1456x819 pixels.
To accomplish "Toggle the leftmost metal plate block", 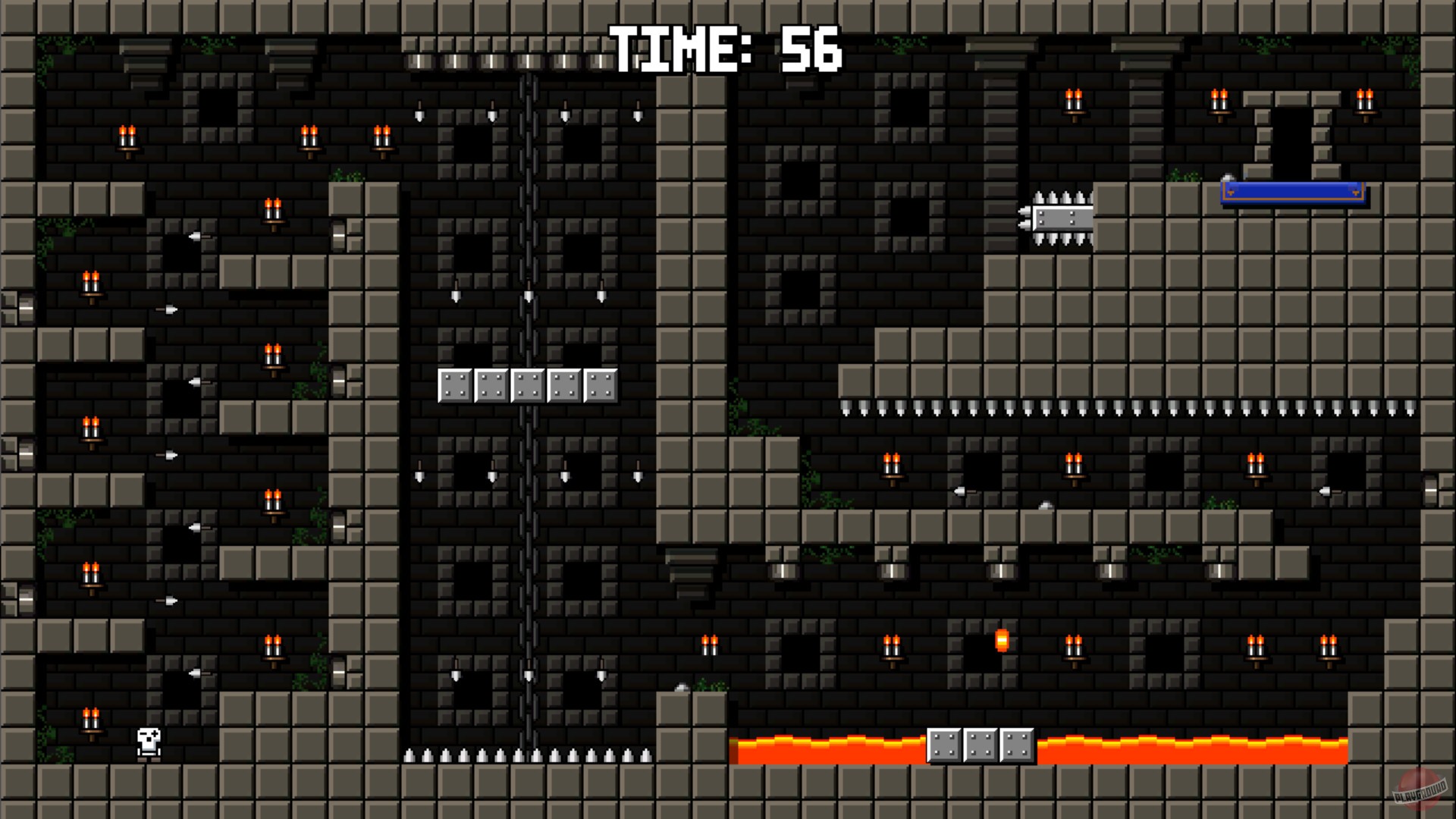I will [455, 385].
